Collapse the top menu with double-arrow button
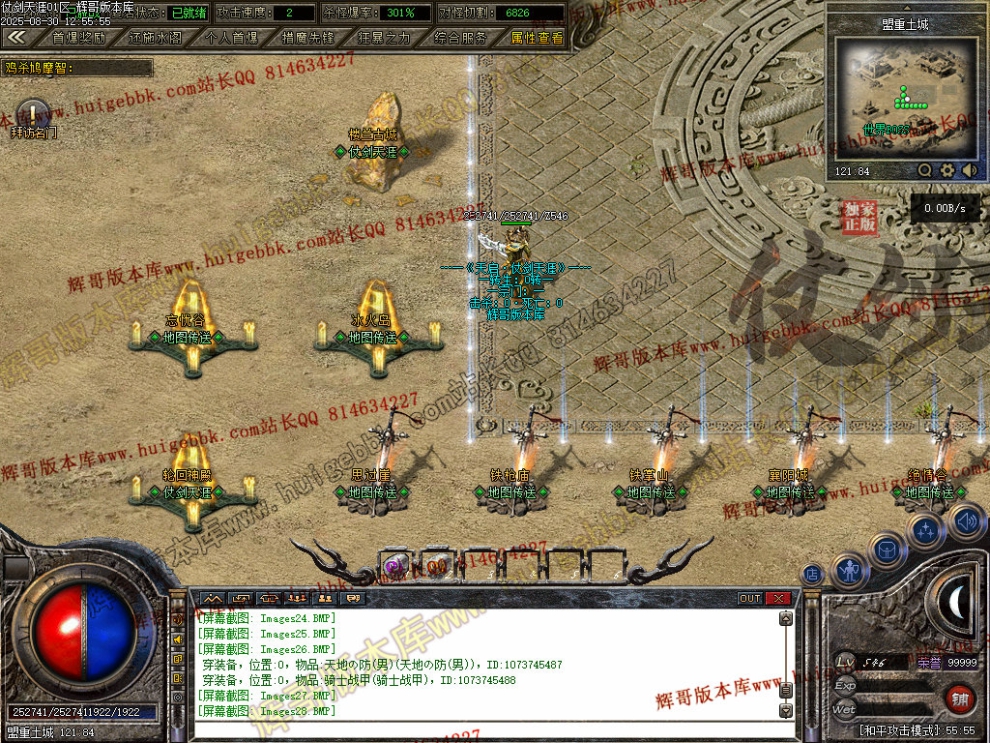 click(x=16, y=37)
